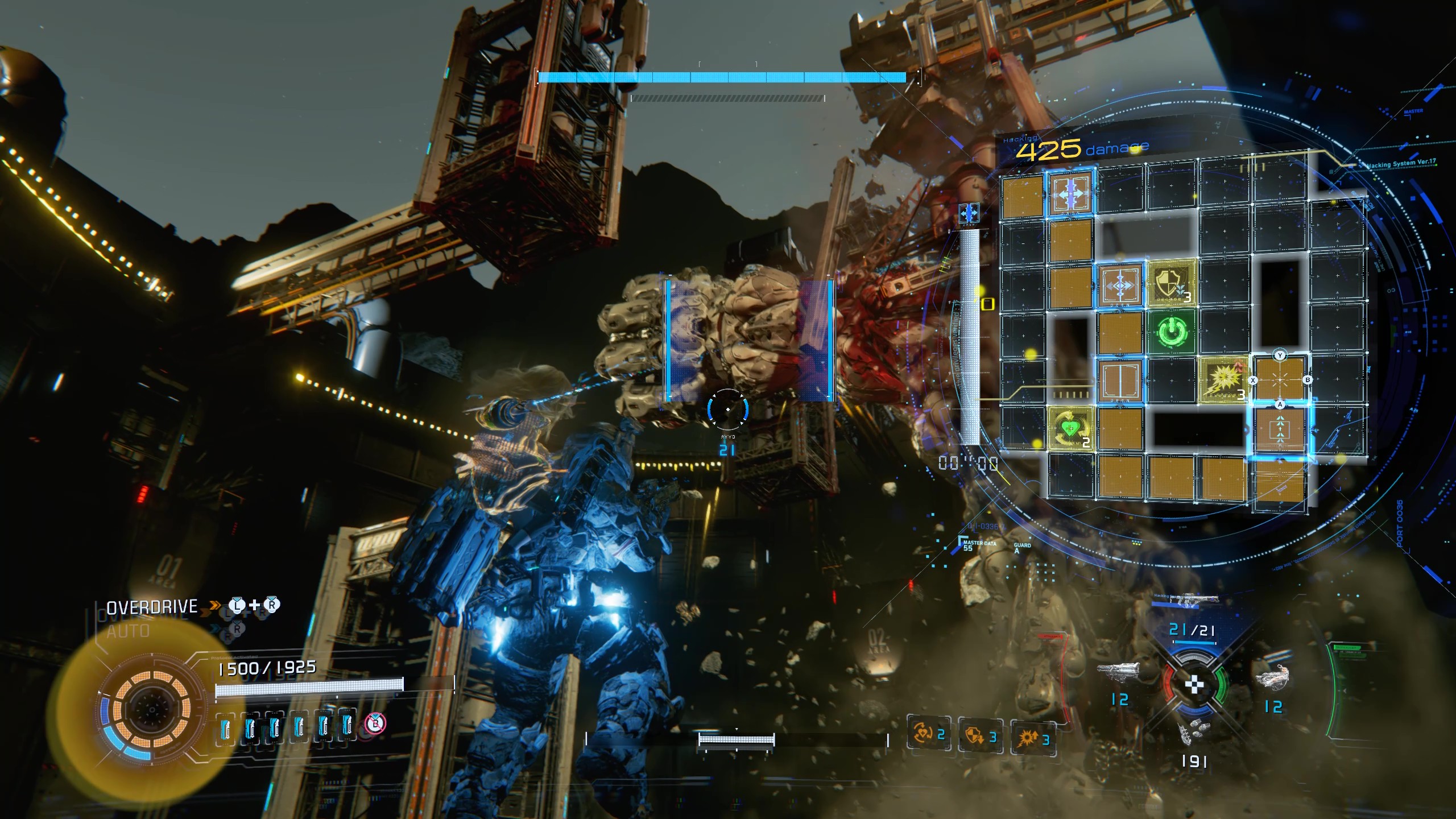Expand the B-button tile option on the cursor
This screenshot has width=1456, height=819.
[x=1308, y=379]
